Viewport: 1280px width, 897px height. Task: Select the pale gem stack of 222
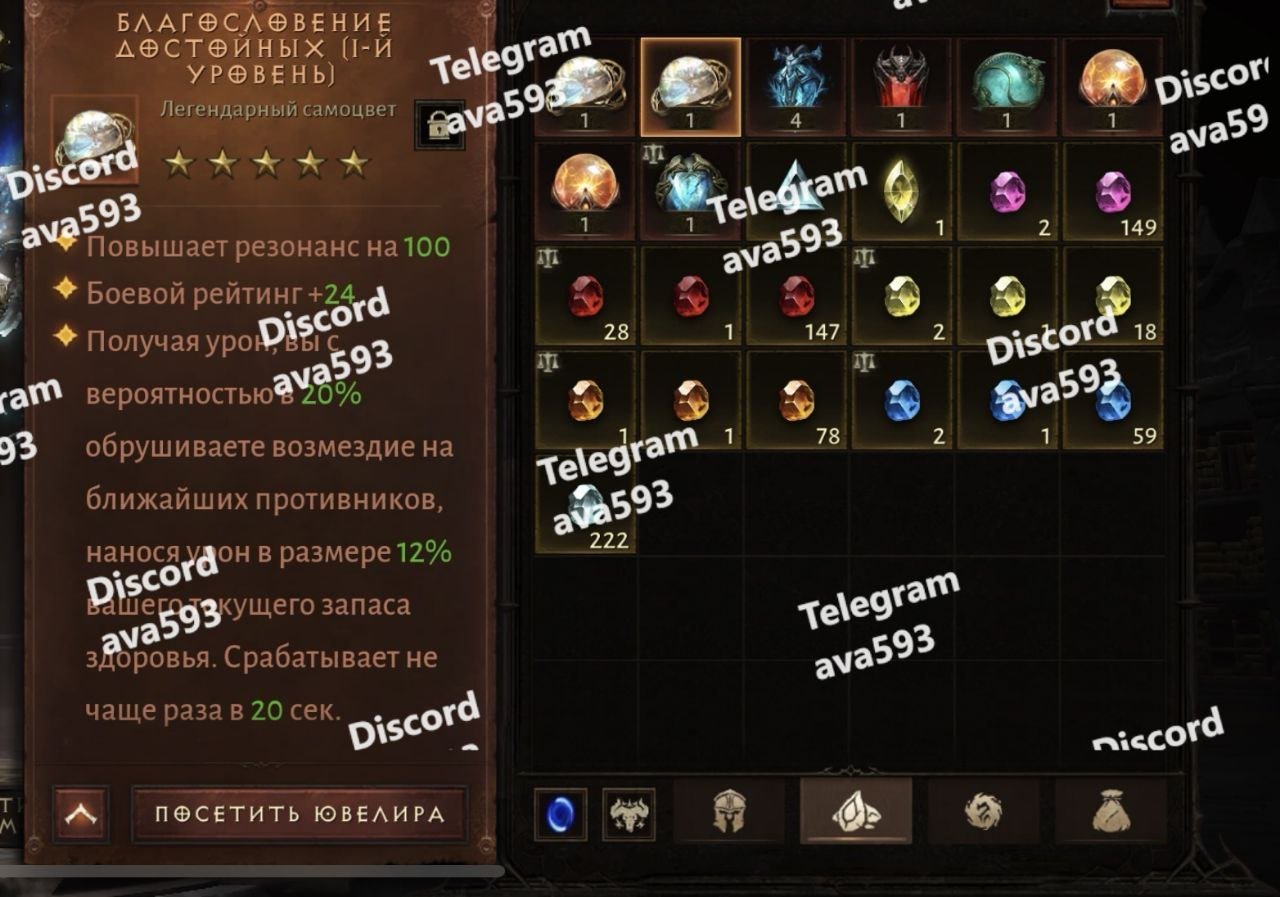click(586, 503)
